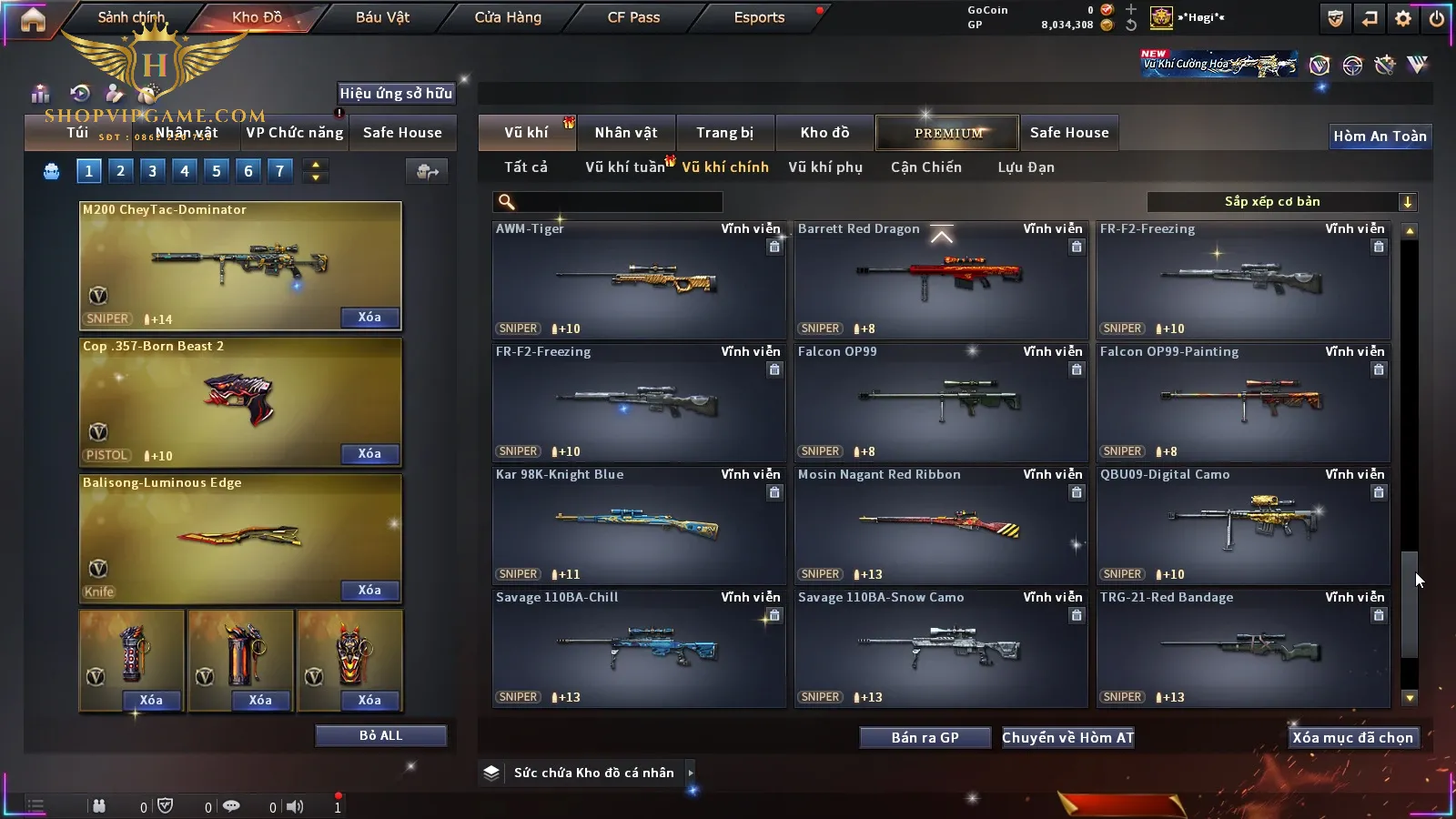This screenshot has height=819, width=1456.
Task: Open the CF Pass page
Action: coord(633,17)
